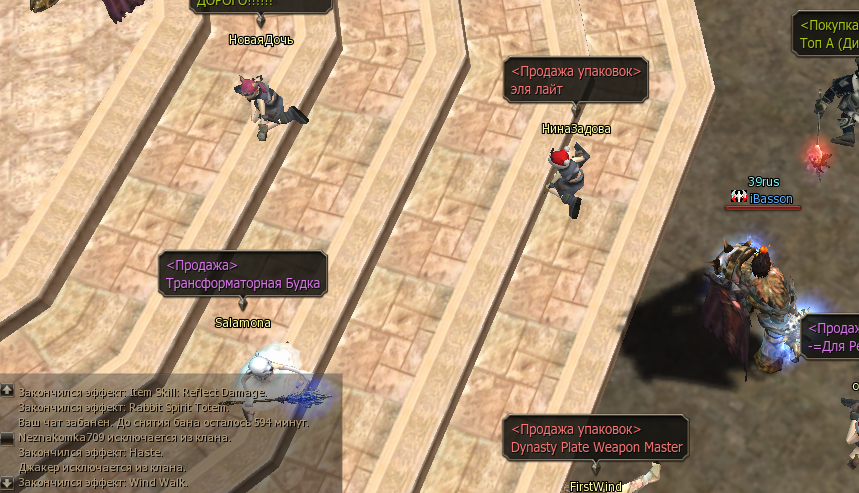Click the chat log scrollbar thumb

point(7,438)
